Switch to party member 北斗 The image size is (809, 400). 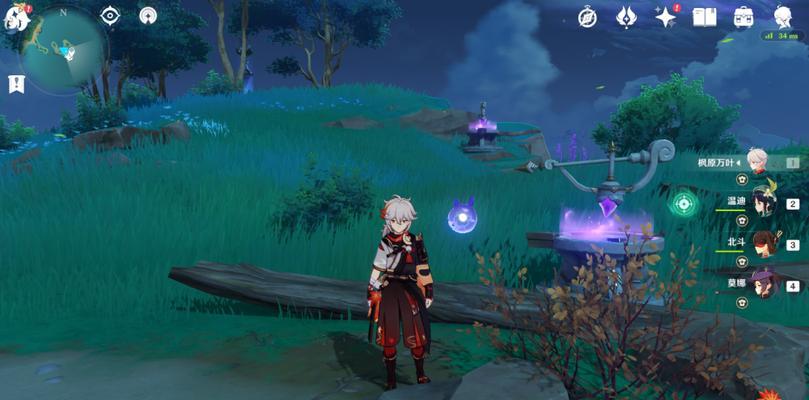click(x=764, y=243)
